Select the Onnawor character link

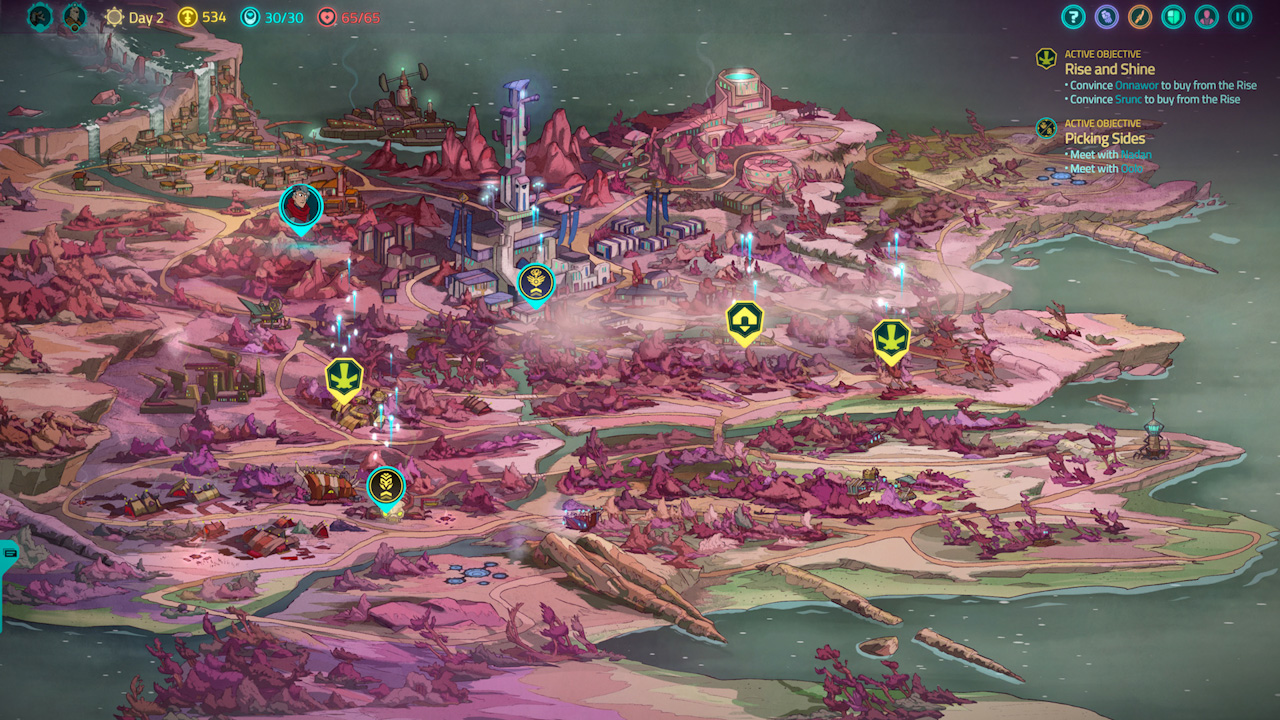[1136, 85]
